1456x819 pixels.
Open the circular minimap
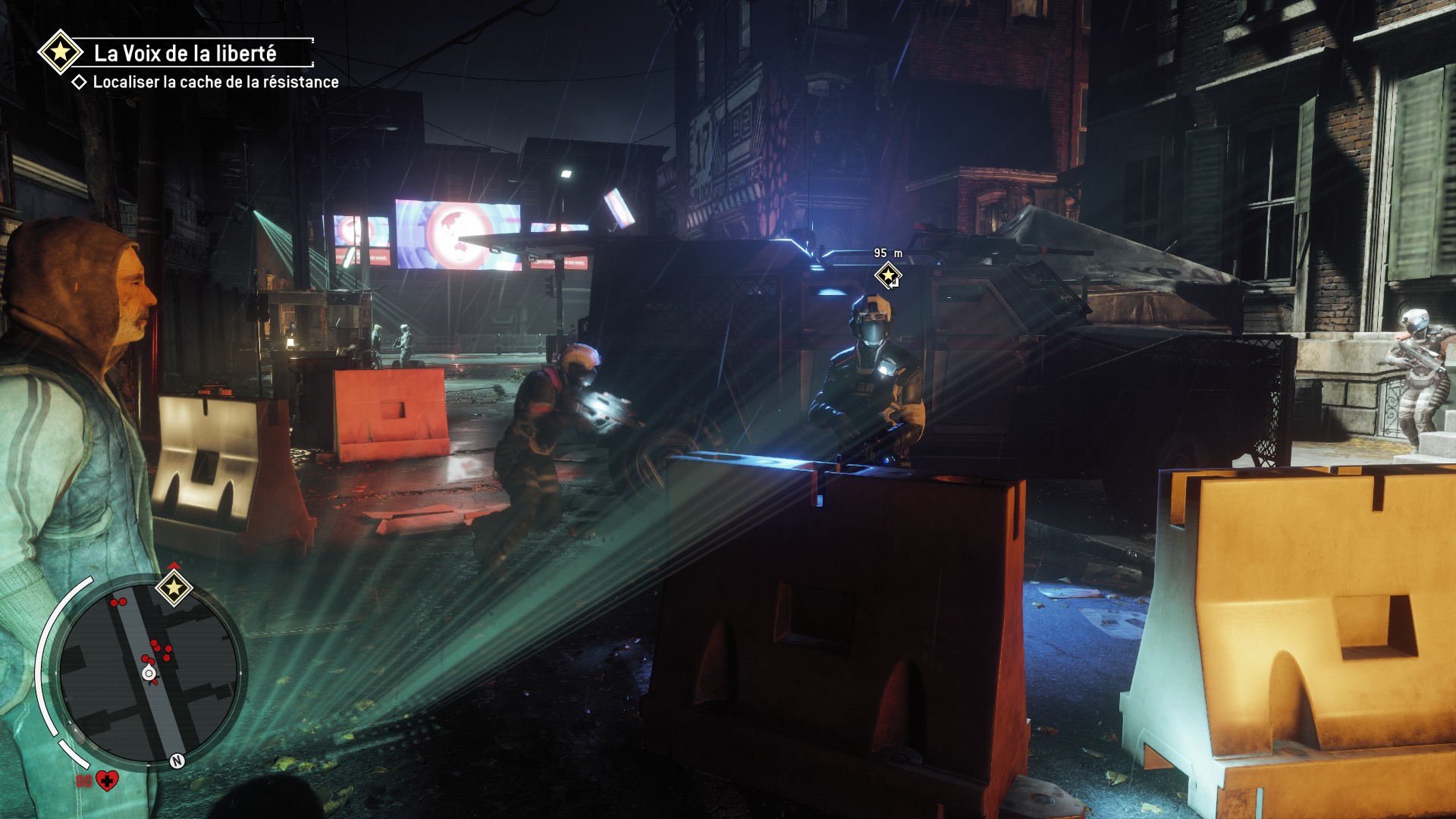pos(149,670)
